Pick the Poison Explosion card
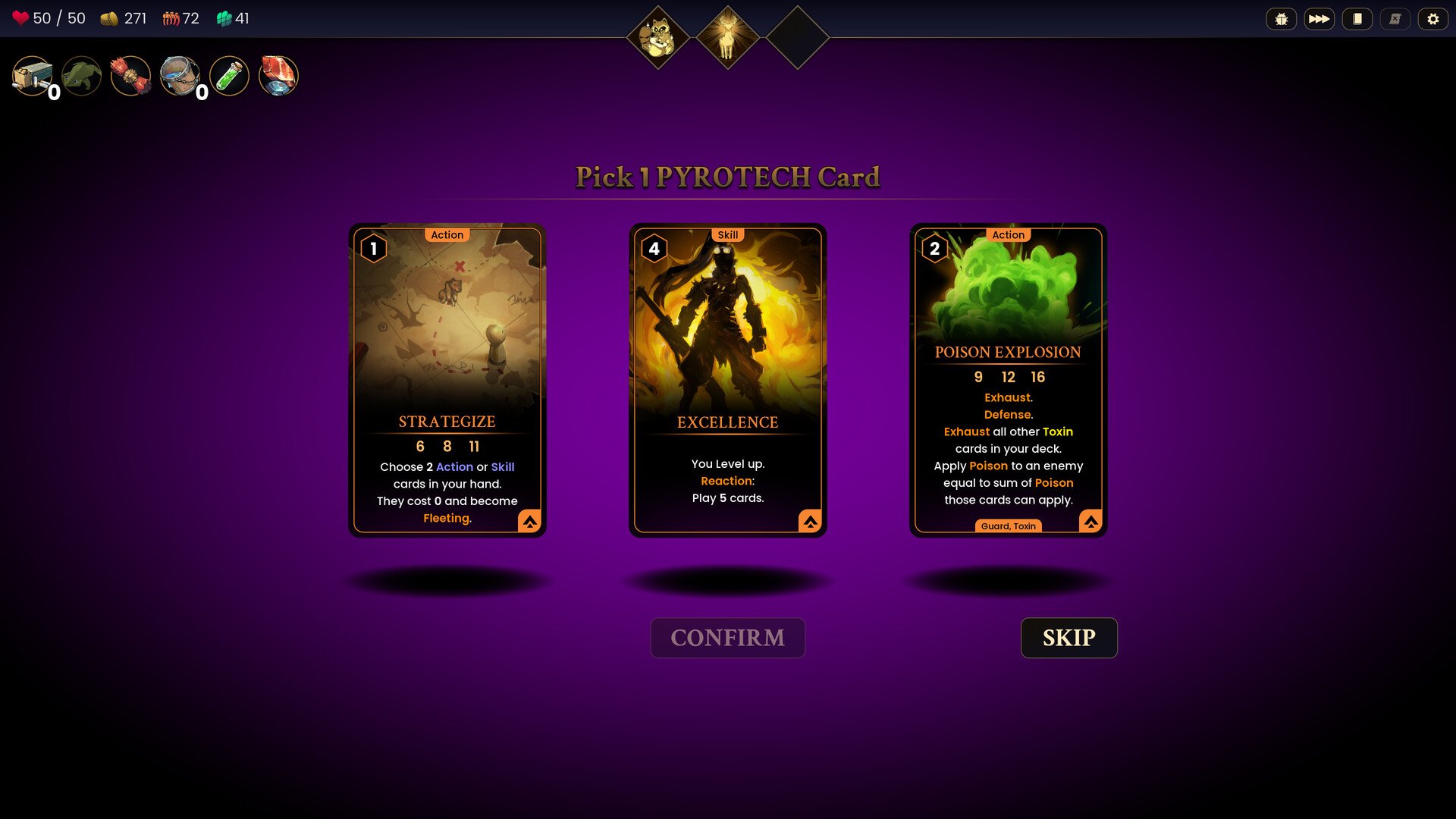Viewport: 1456px width, 819px height. pos(1008,379)
